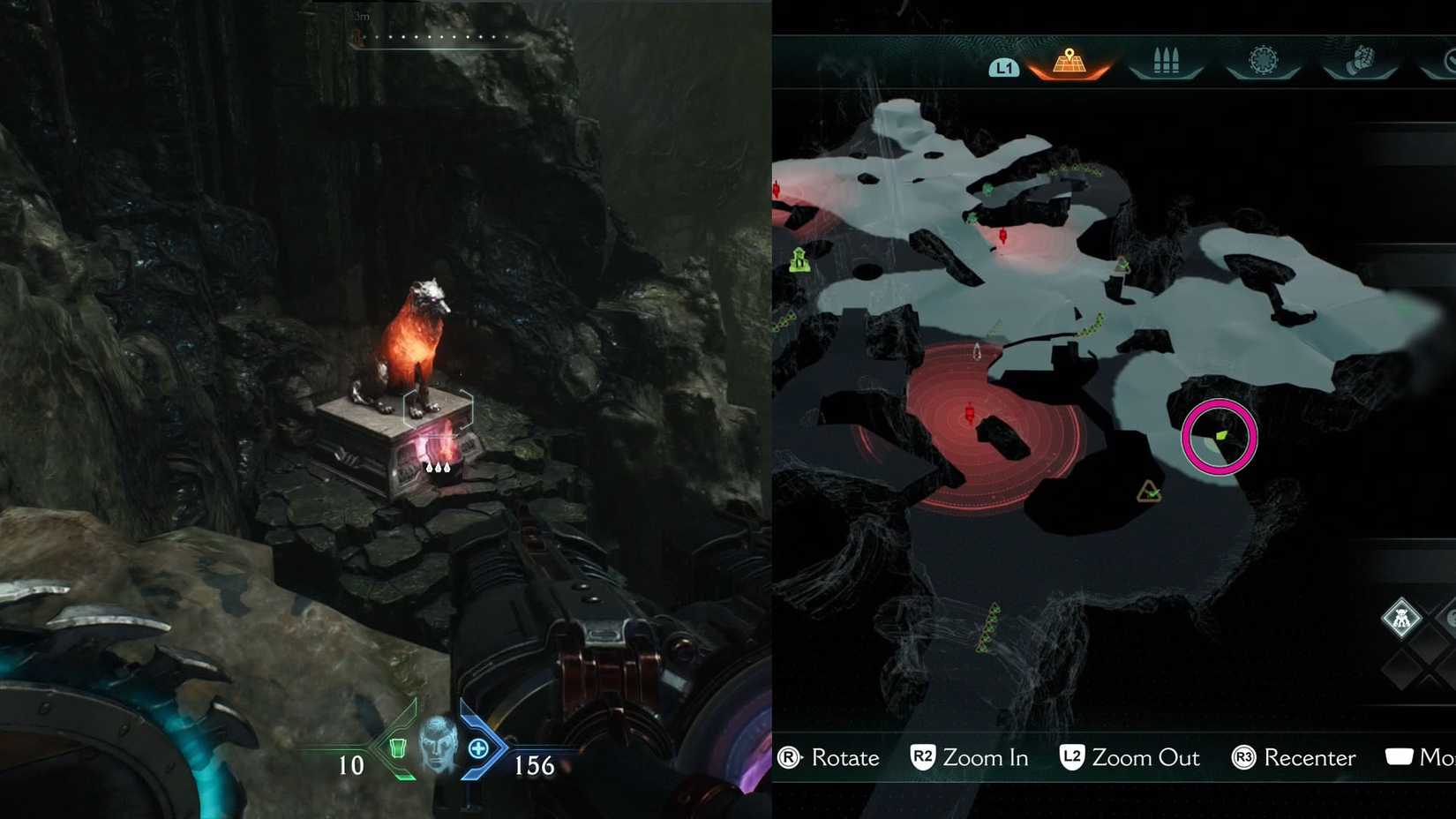Click the L2 Zoom Out control
The image size is (1456, 819).
click(1130, 758)
